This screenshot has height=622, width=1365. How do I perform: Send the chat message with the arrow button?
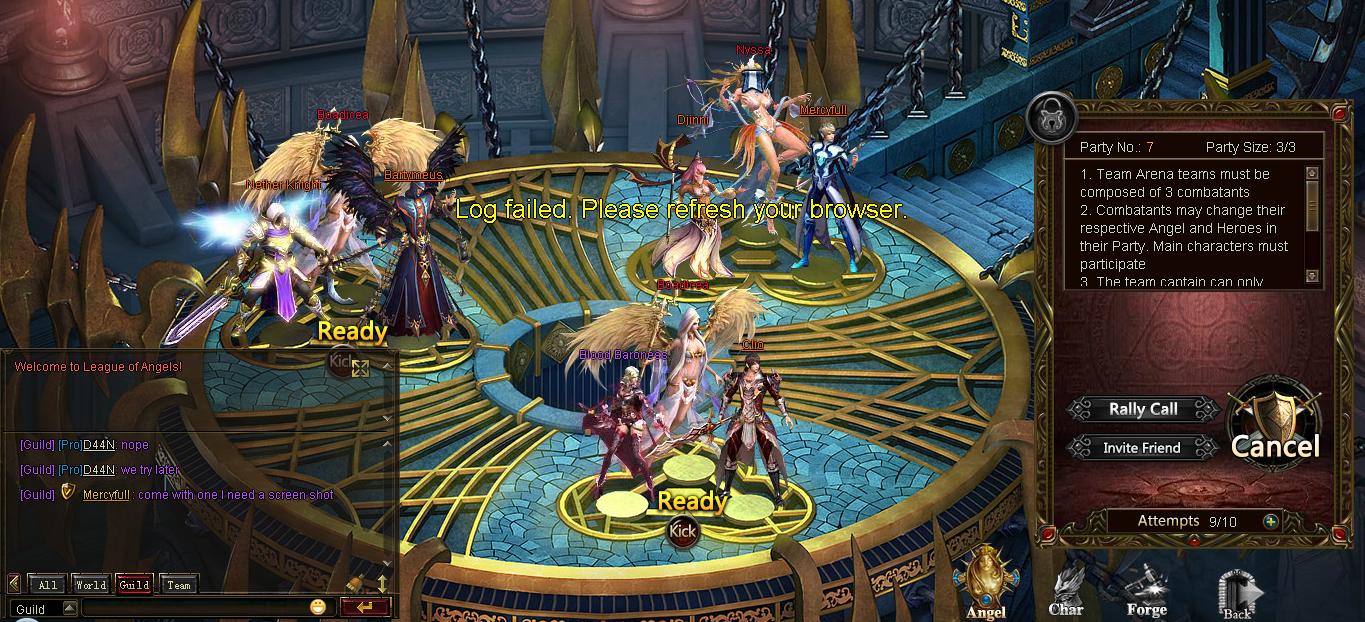(364, 607)
